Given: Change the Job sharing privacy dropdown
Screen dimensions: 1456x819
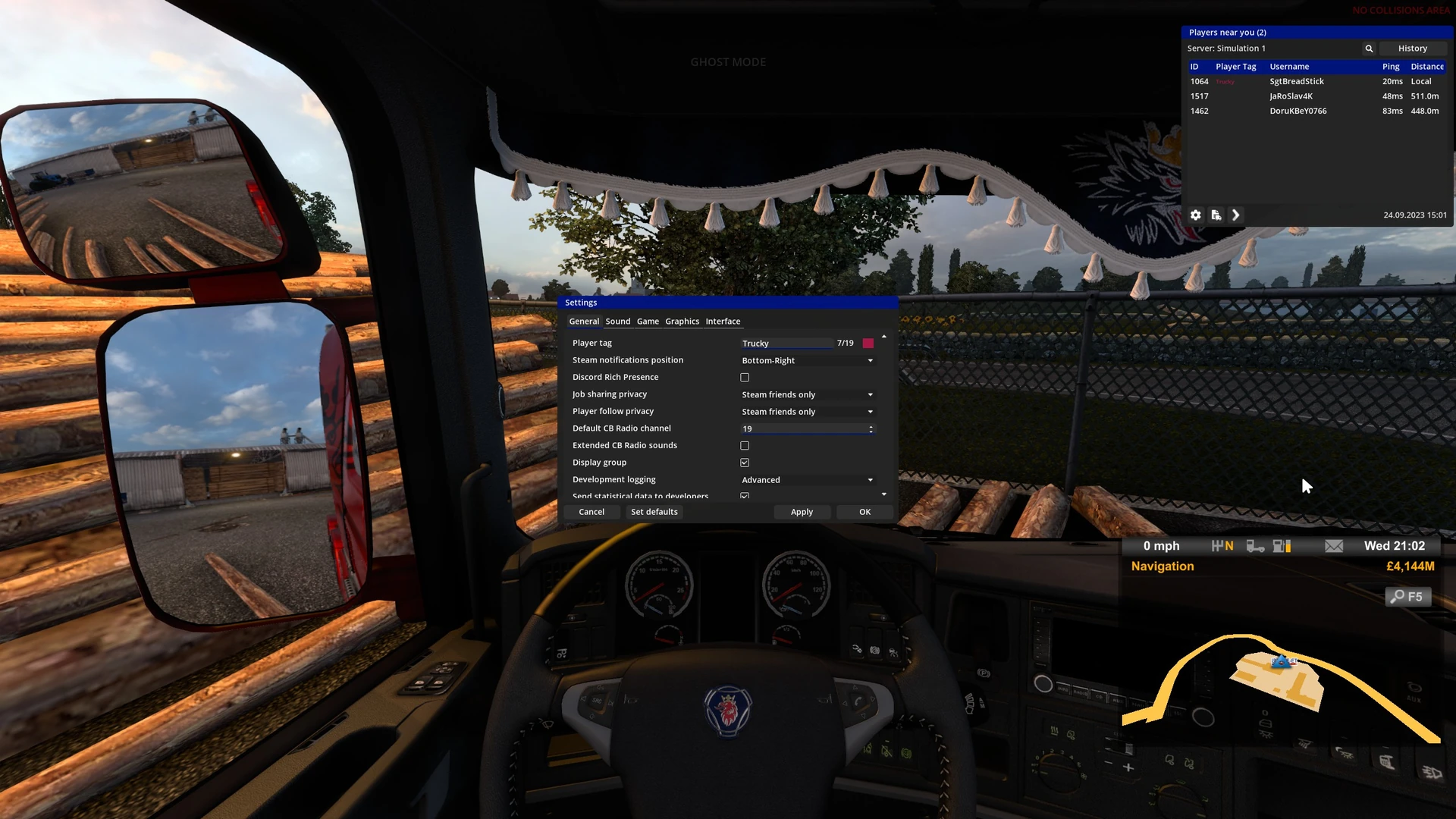Looking at the screenshot, I should (807, 395).
